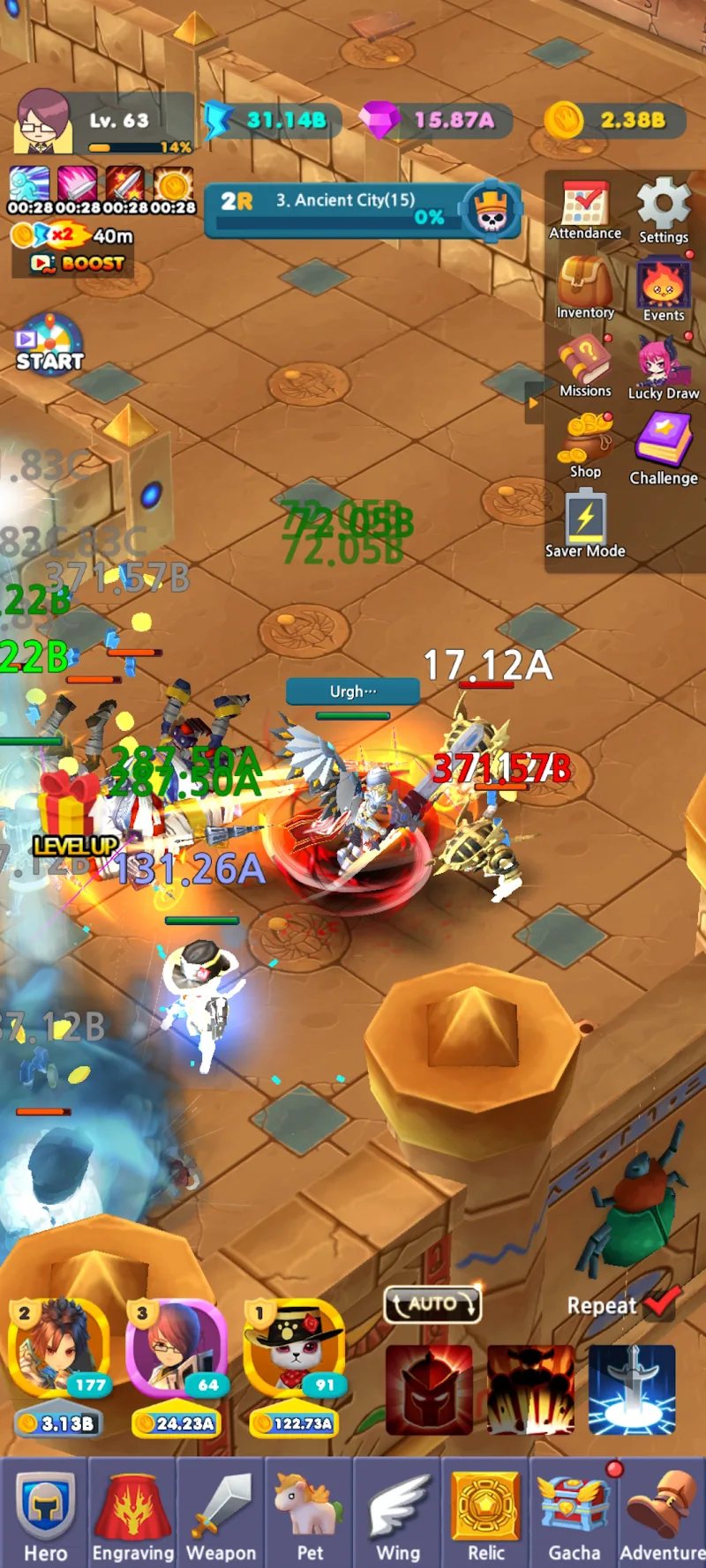Open the Settings gear
Screen dimensions: 706x1568
[664, 210]
